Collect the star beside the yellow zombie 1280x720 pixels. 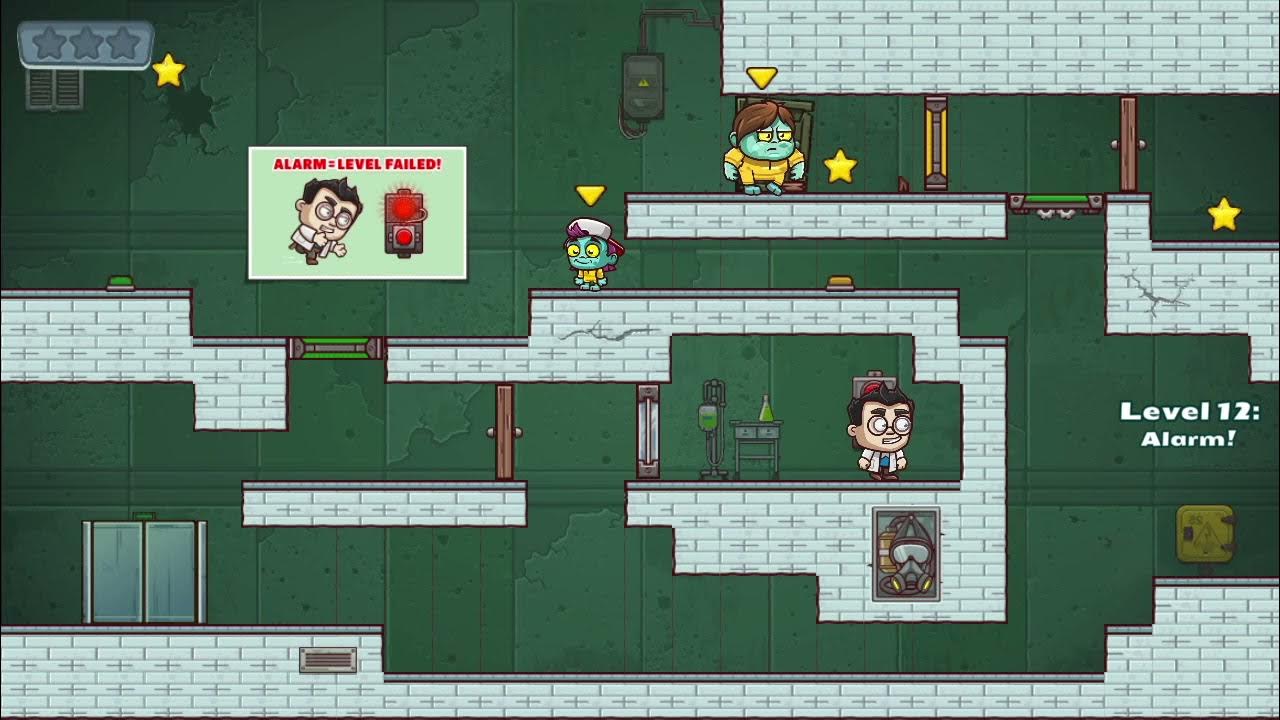coord(840,166)
